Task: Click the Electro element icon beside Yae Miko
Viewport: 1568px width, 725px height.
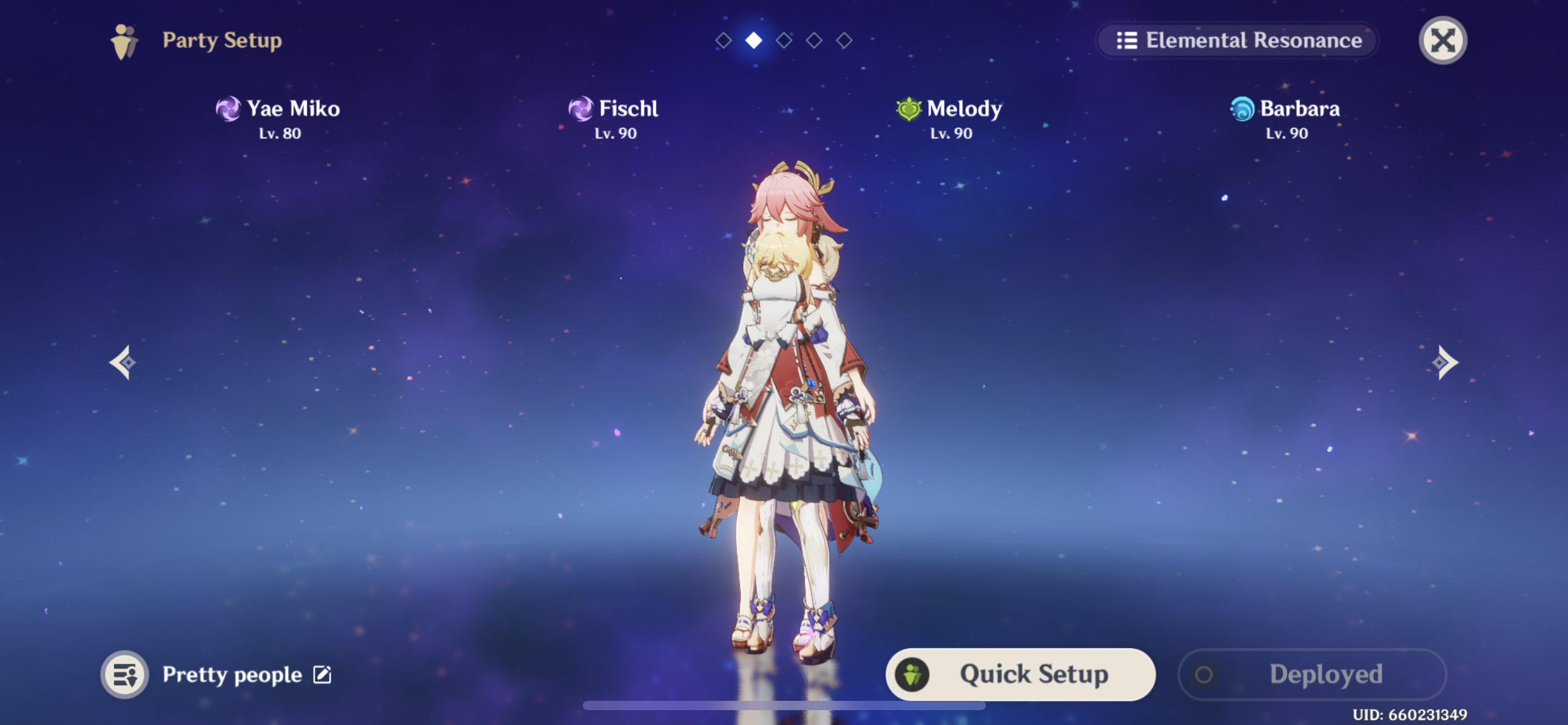Action: click(x=230, y=109)
